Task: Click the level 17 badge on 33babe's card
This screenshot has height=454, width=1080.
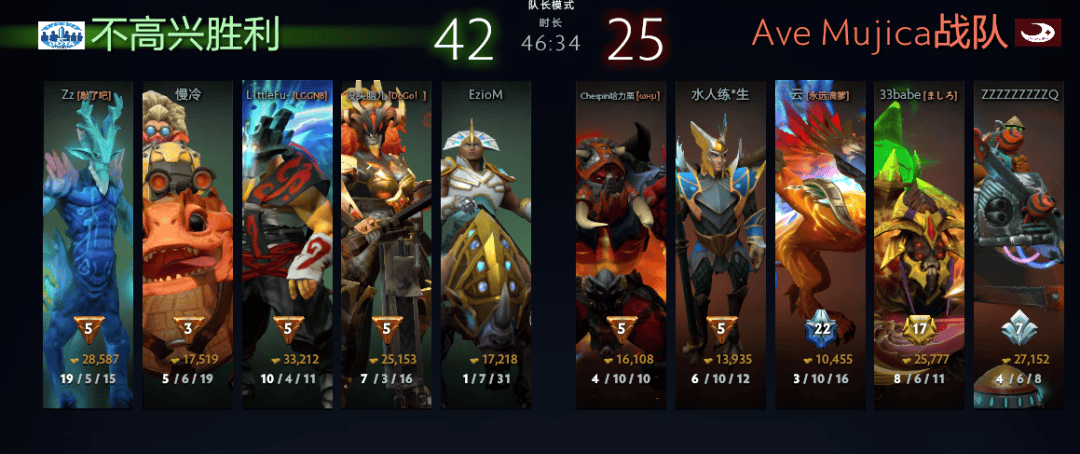Action: point(920,329)
